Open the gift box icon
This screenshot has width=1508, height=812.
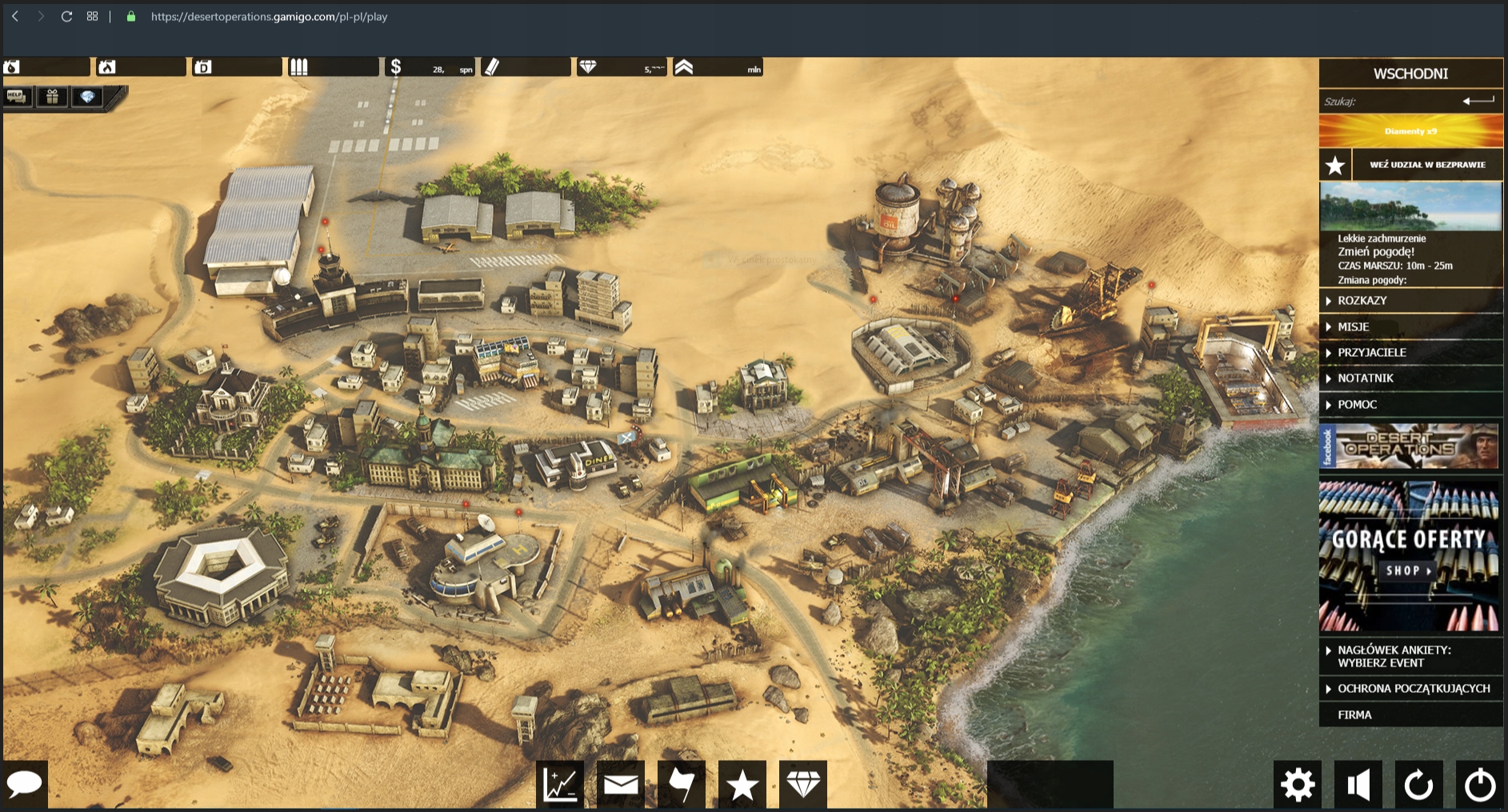click(52, 97)
